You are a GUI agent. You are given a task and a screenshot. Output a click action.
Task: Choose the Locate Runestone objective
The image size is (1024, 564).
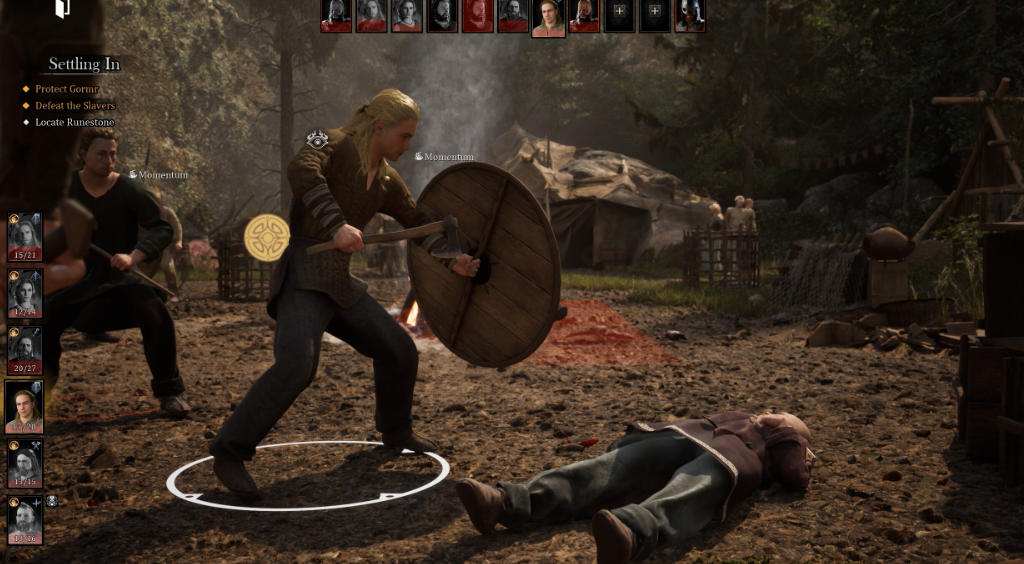coord(75,122)
